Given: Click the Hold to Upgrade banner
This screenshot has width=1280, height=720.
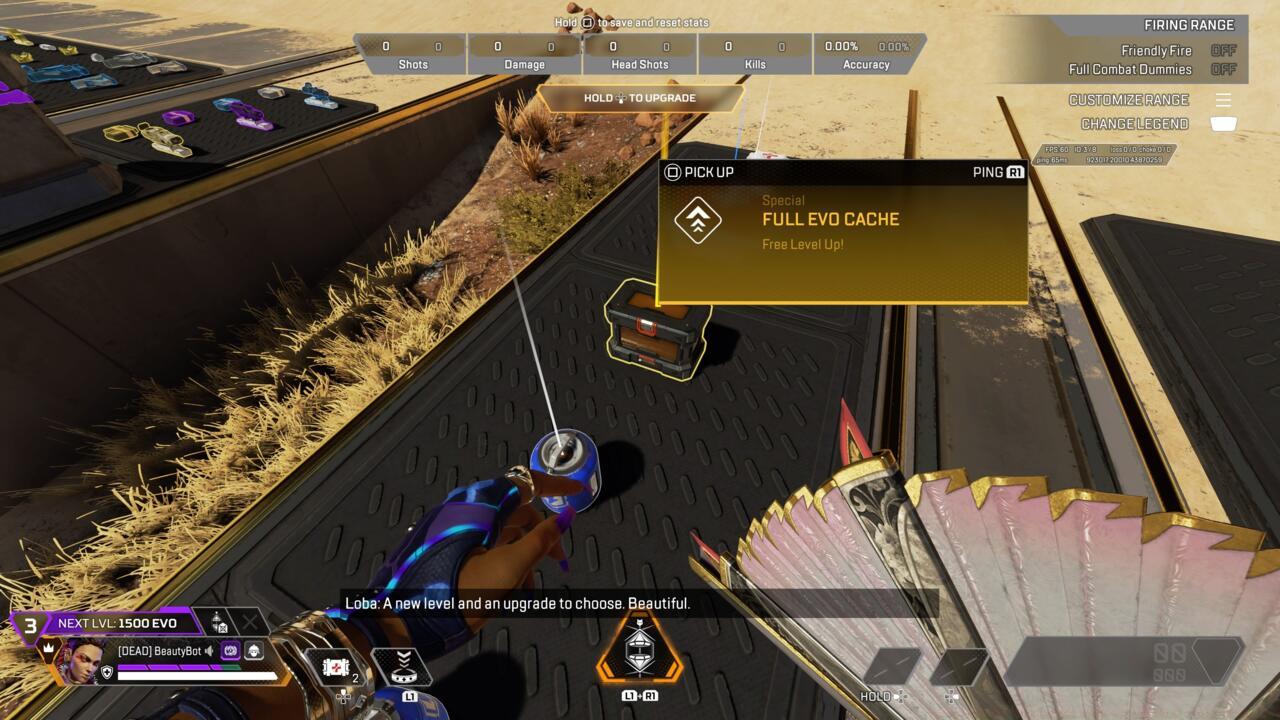Looking at the screenshot, I should [640, 98].
